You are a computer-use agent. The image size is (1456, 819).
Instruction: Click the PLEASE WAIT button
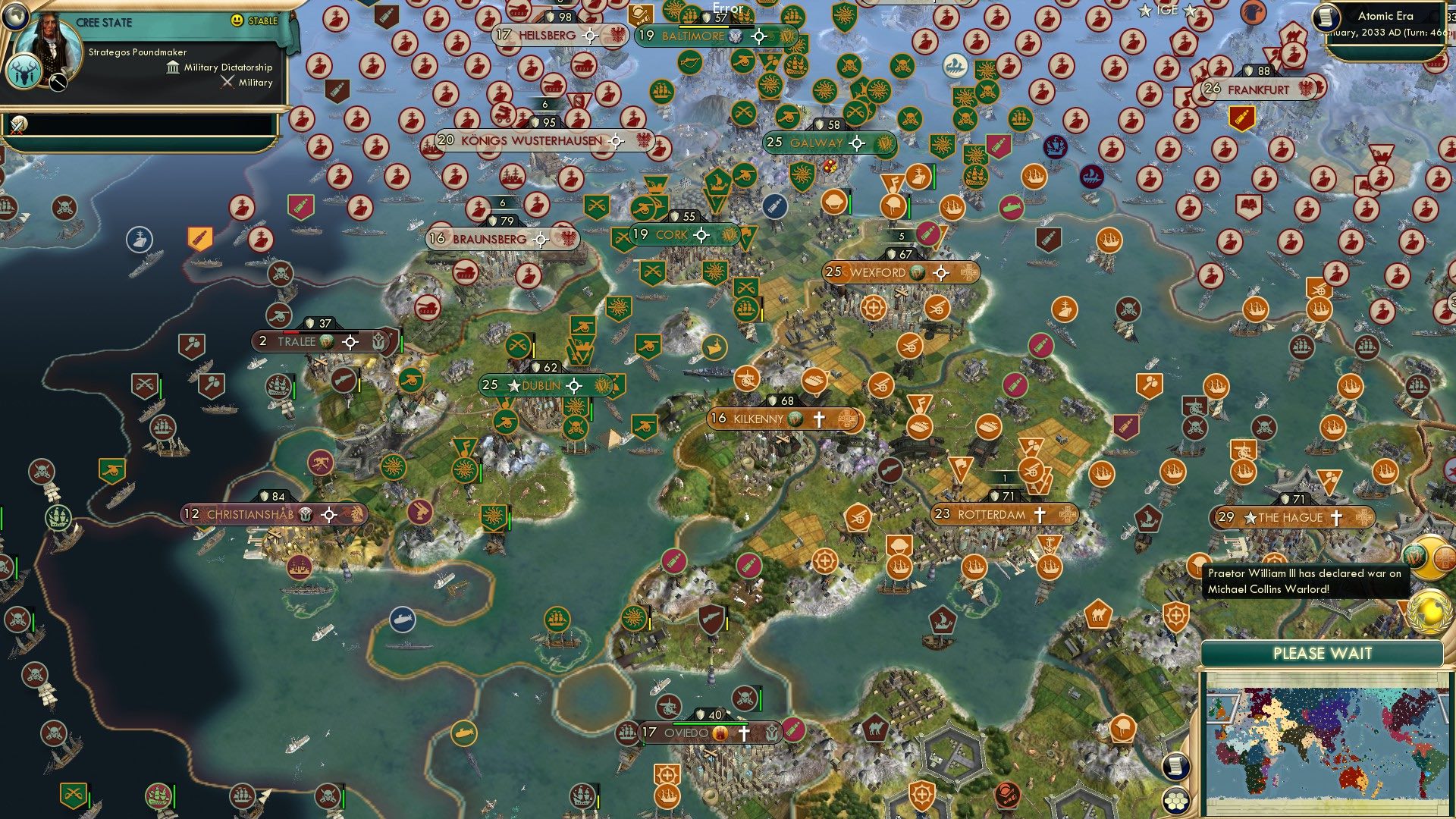click(x=1323, y=653)
